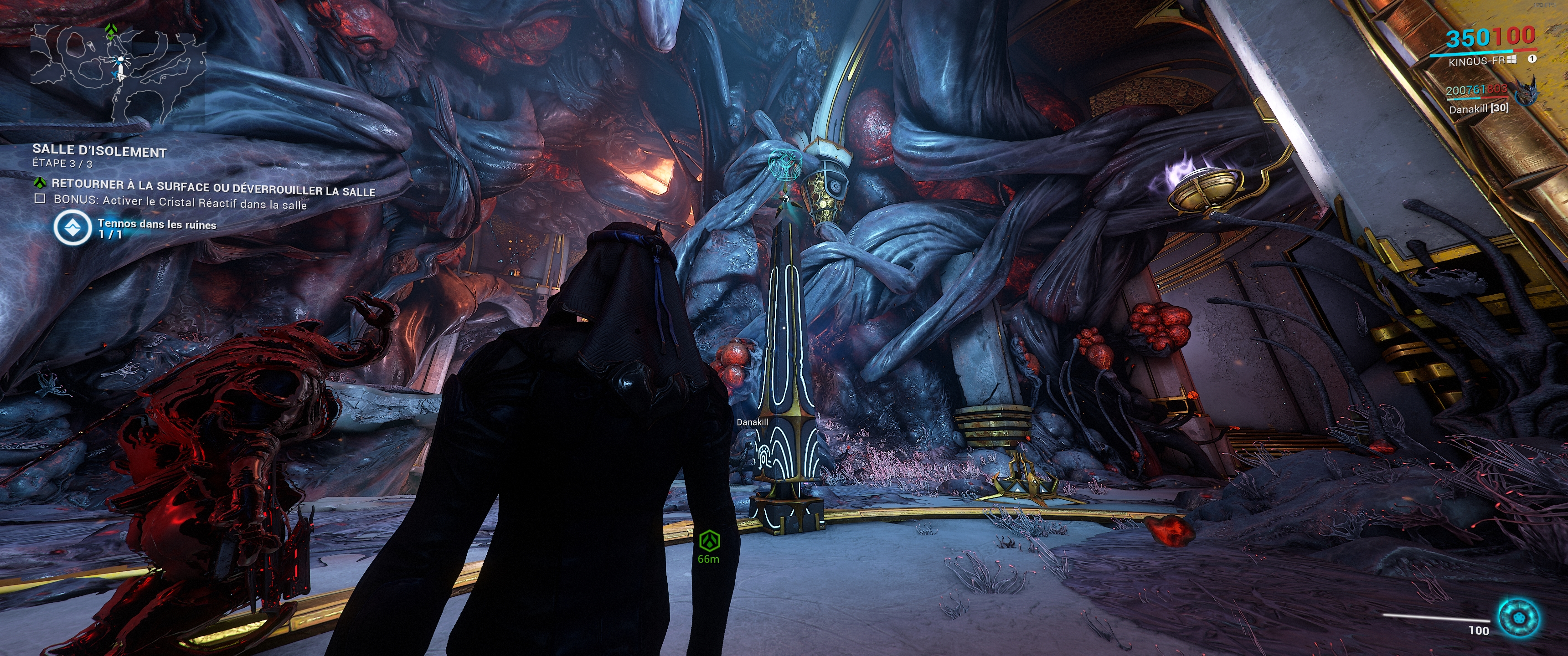Click the Tennos dans les ruines icon

[x=73, y=228]
